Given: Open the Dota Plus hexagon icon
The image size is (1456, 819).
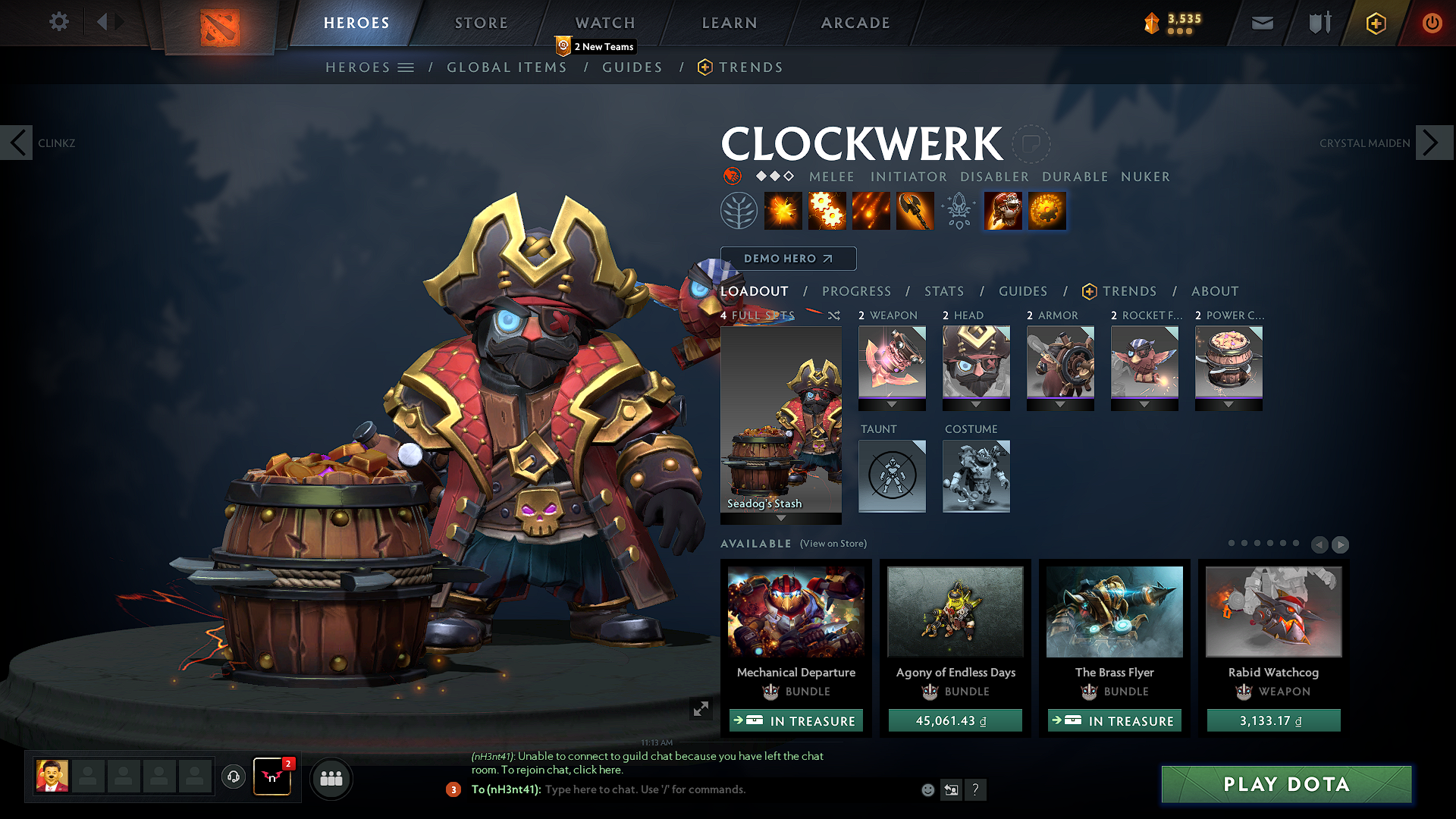Looking at the screenshot, I should [1376, 23].
